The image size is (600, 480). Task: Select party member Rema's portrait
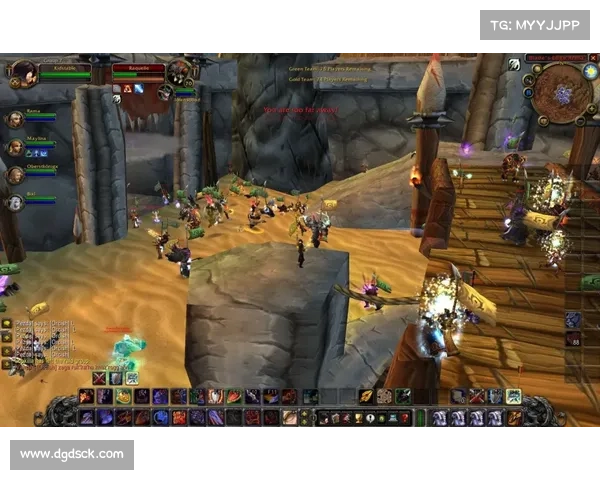pyautogui.click(x=15, y=119)
